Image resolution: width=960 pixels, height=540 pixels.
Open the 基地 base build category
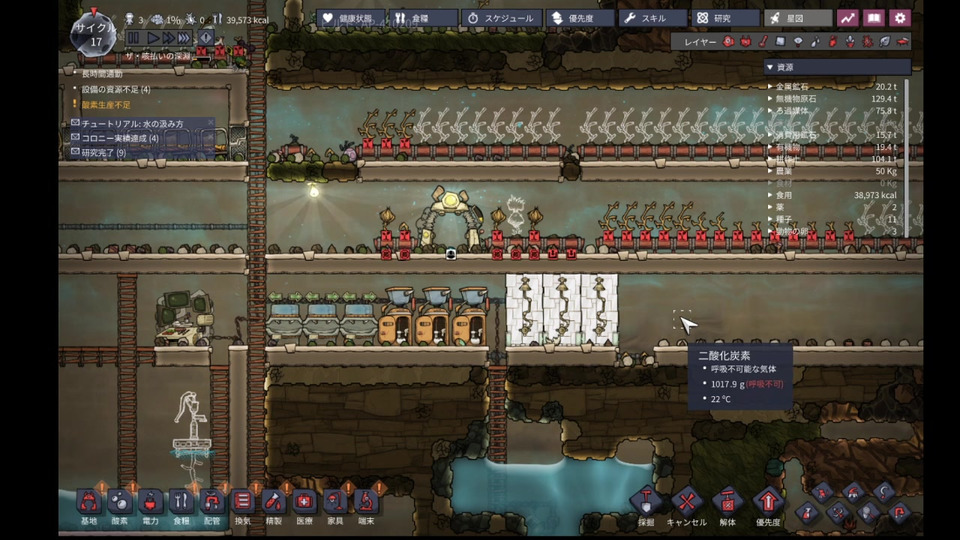tap(90, 503)
